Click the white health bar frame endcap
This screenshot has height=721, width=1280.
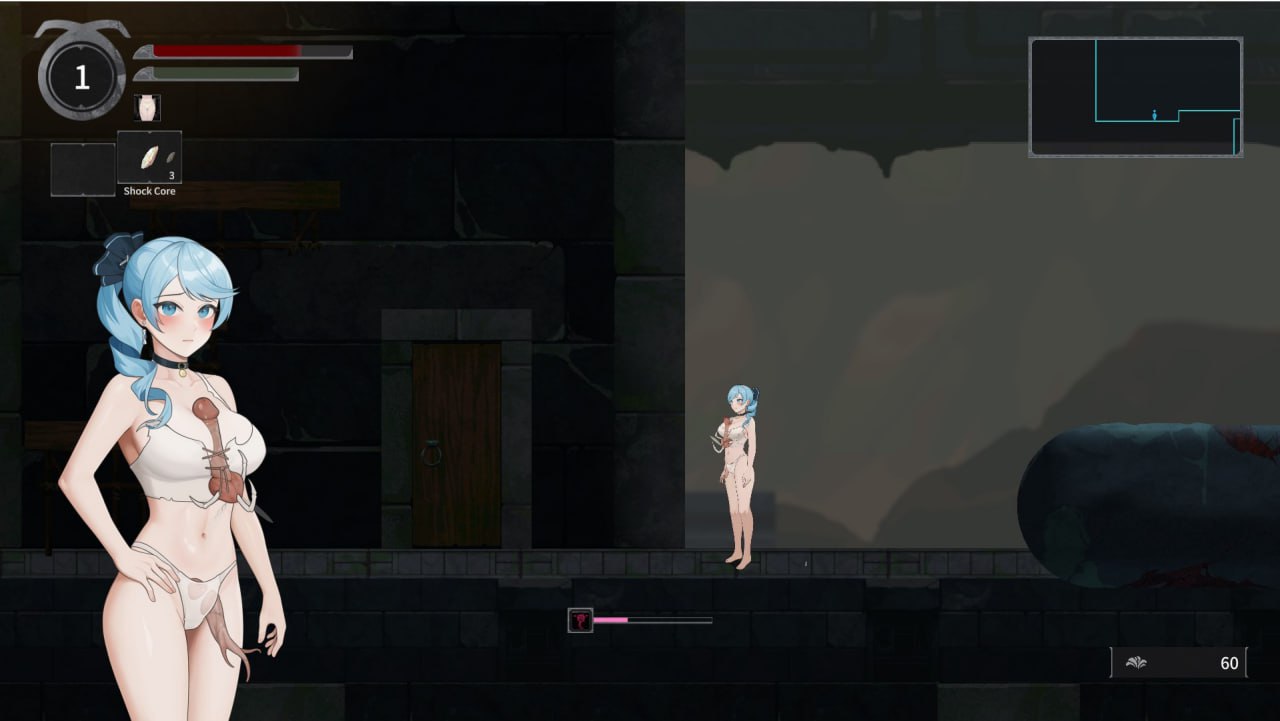pyautogui.click(x=349, y=51)
